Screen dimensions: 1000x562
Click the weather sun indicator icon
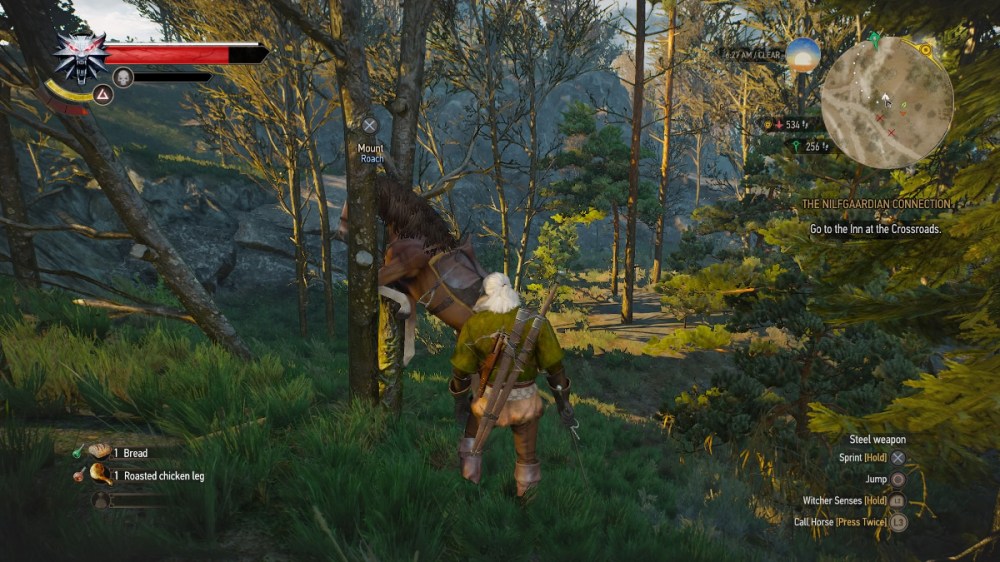(x=802, y=55)
